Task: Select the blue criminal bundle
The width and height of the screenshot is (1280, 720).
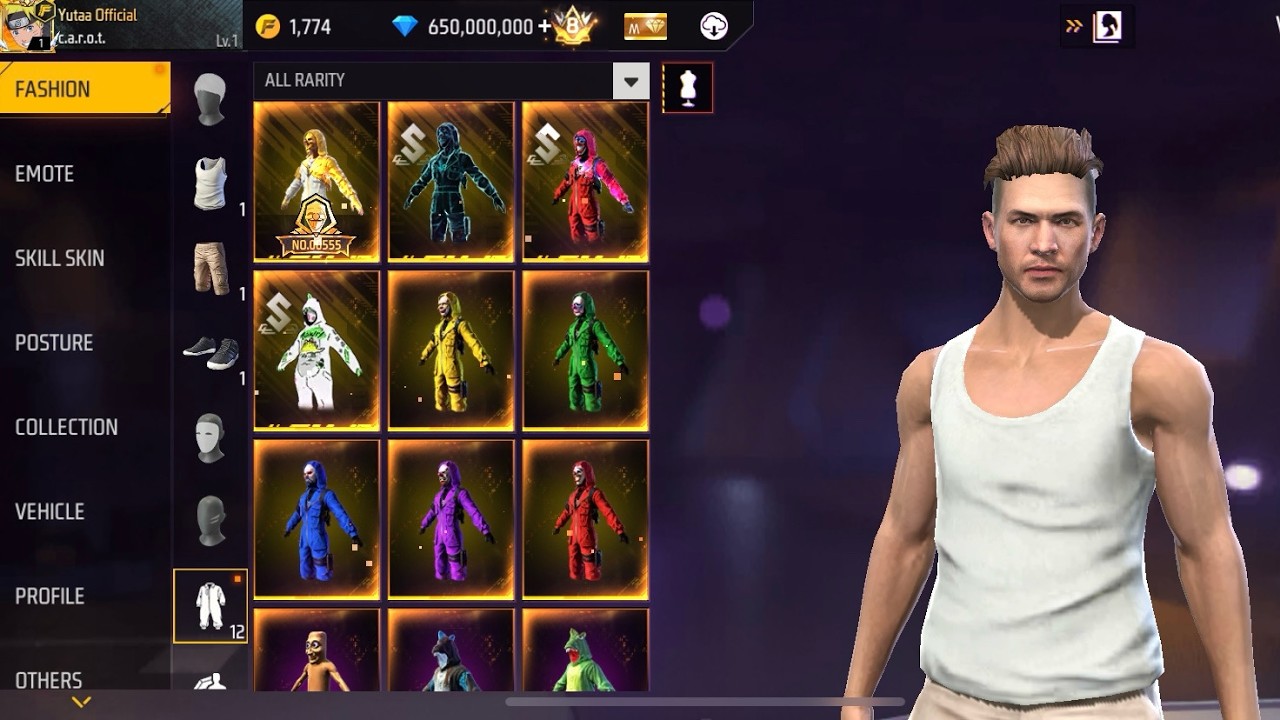Action: click(x=316, y=520)
